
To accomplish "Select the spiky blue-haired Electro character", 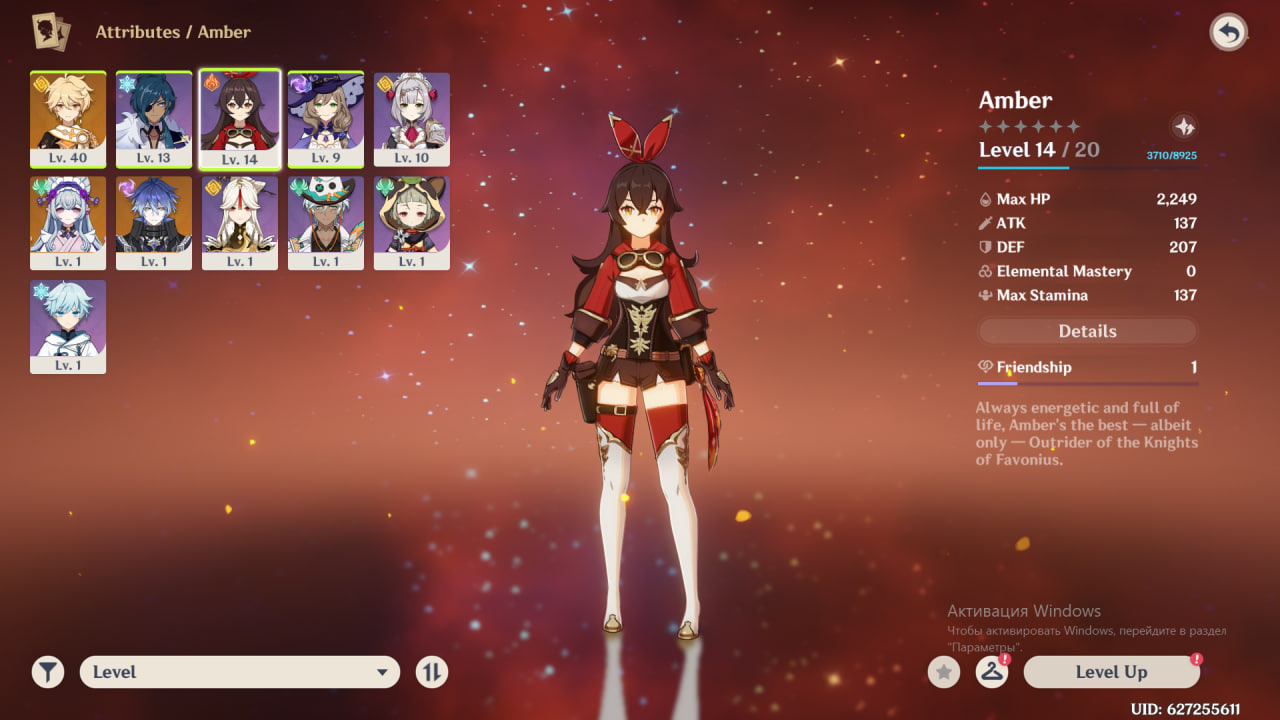I will (x=154, y=222).
